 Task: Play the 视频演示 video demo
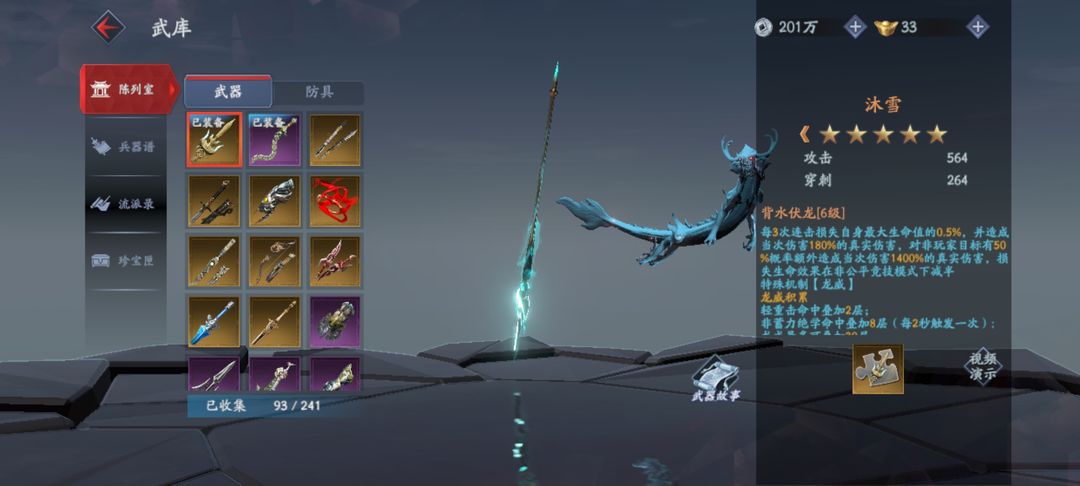pos(982,367)
